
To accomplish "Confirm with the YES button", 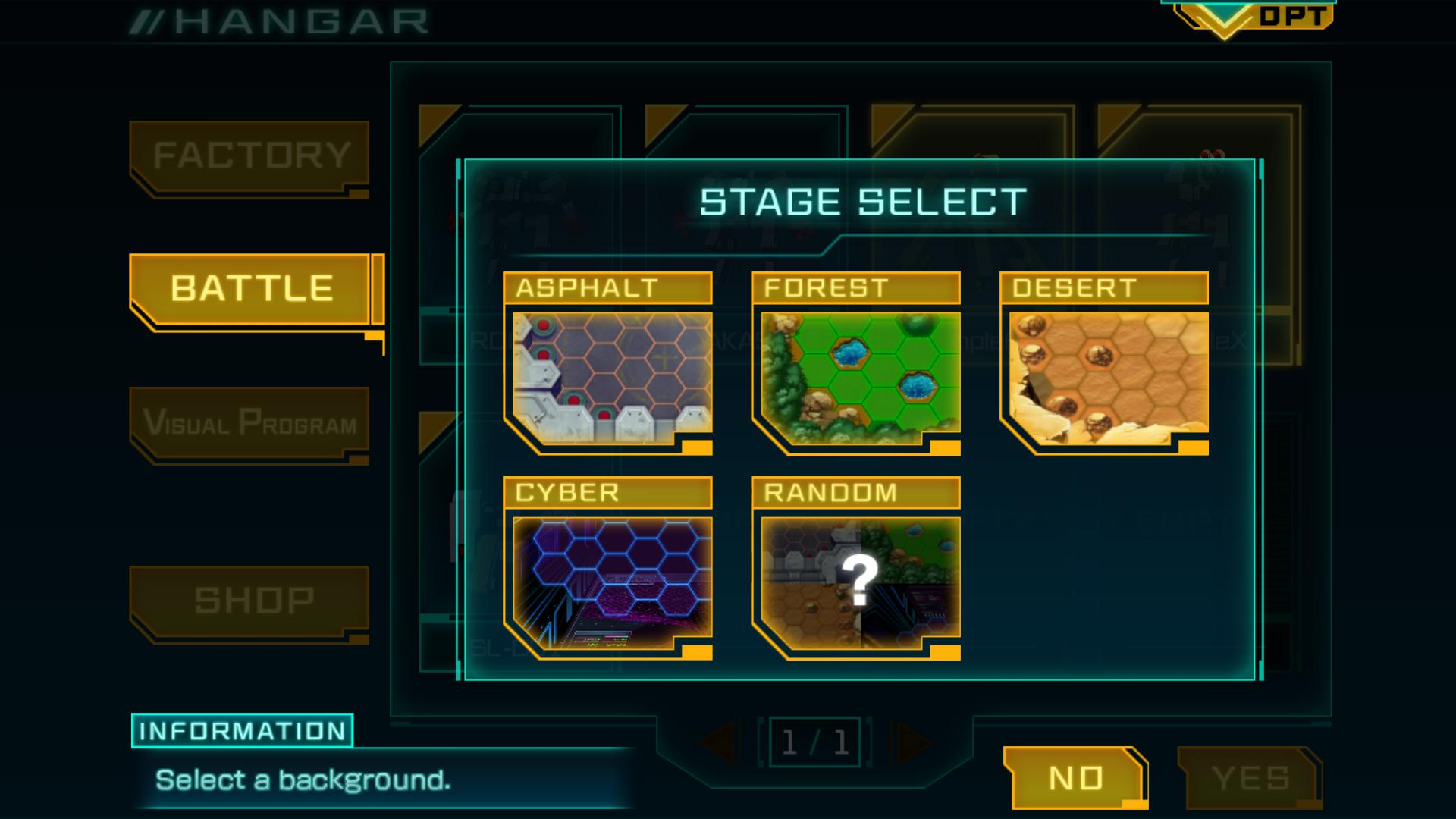I will tap(1250, 778).
